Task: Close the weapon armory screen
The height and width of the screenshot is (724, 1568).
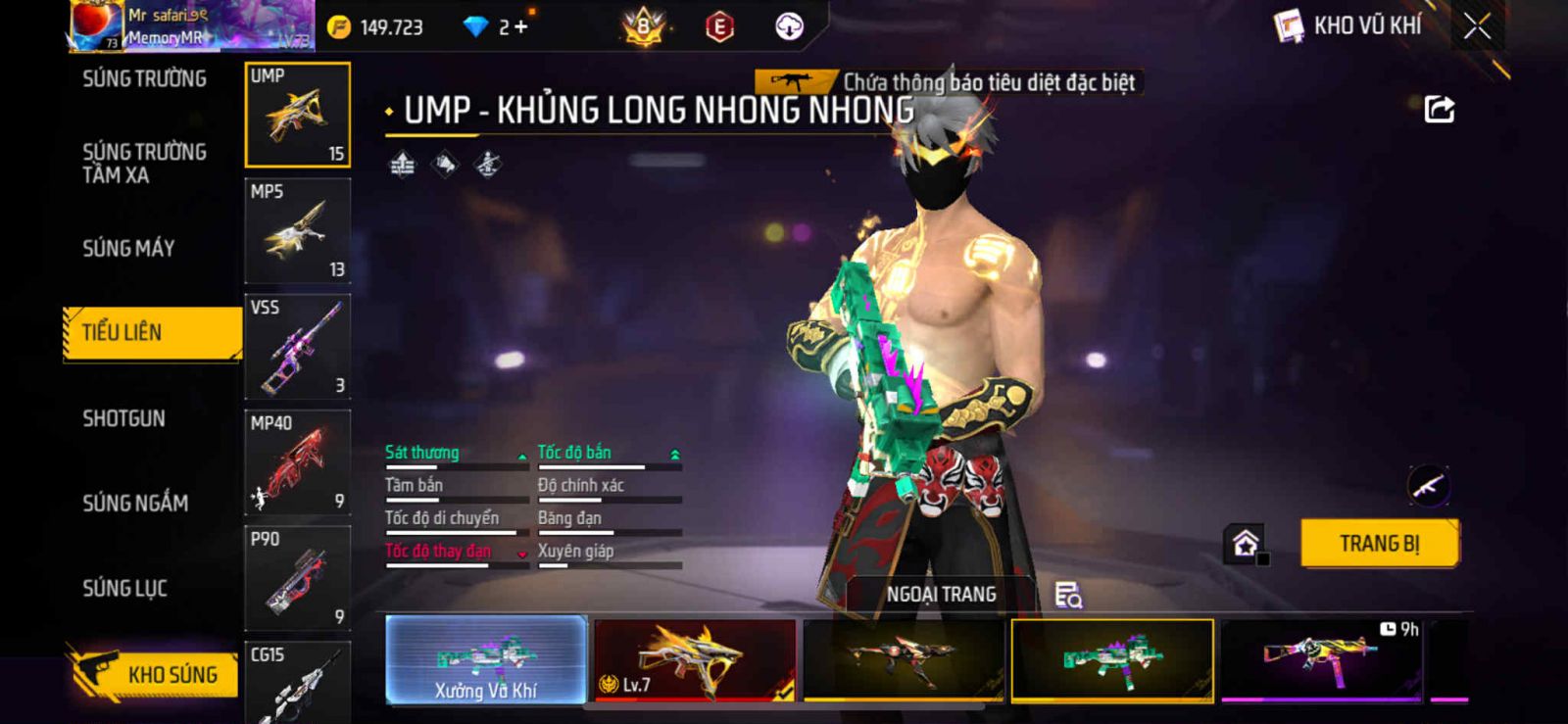Action: pyautogui.click(x=1477, y=26)
